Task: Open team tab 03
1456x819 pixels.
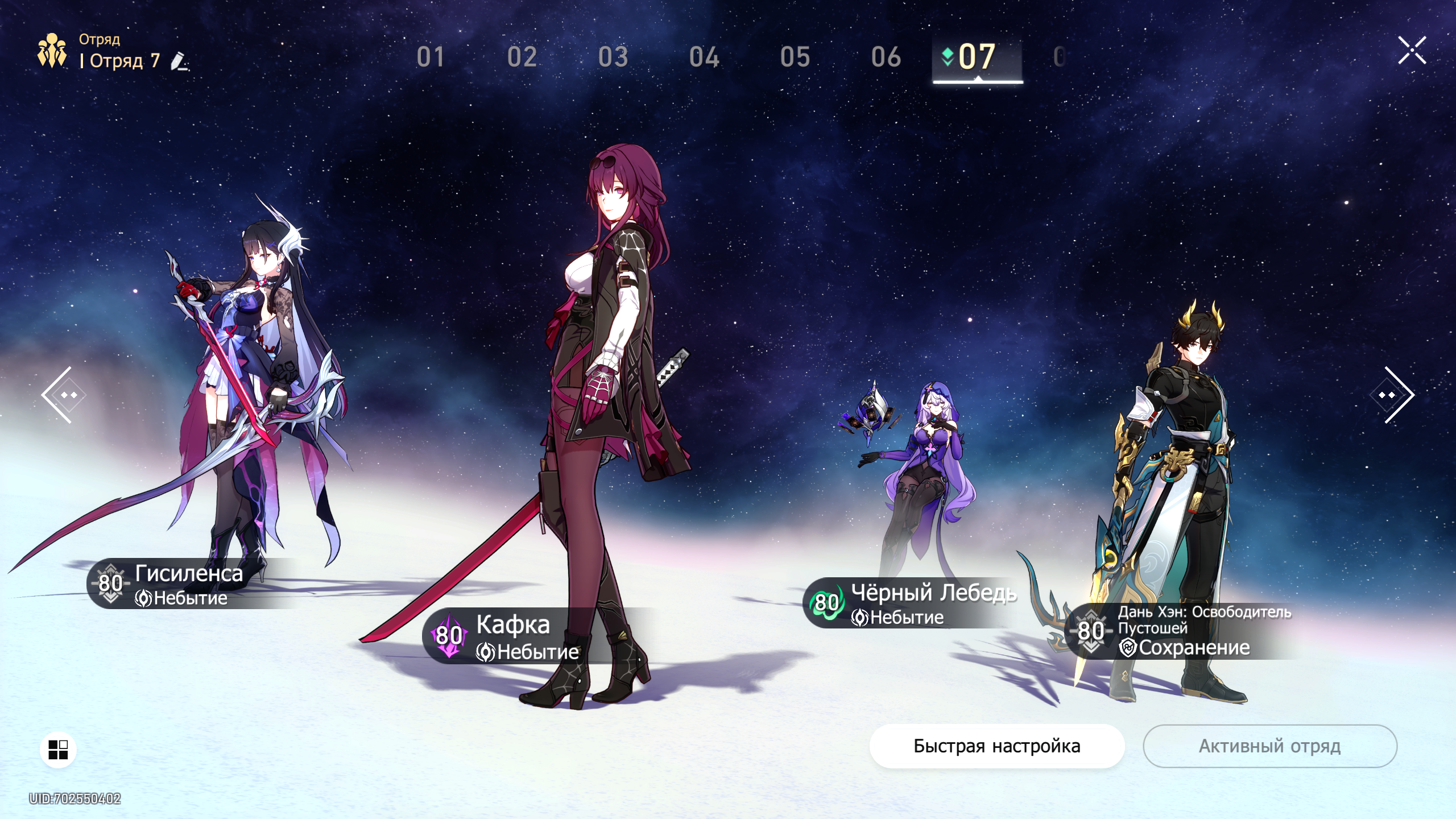Action: click(x=613, y=57)
